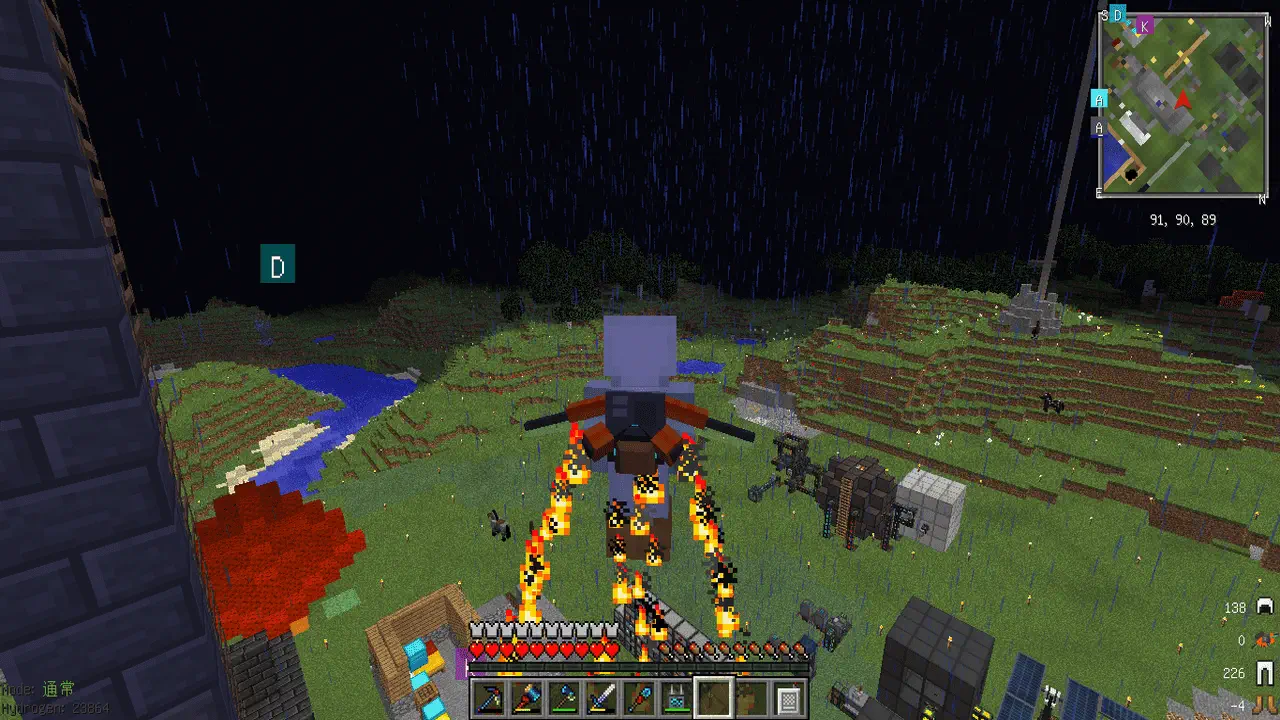
Task: Pick the blue machine block hotbar slot
Action: [x=675, y=696]
